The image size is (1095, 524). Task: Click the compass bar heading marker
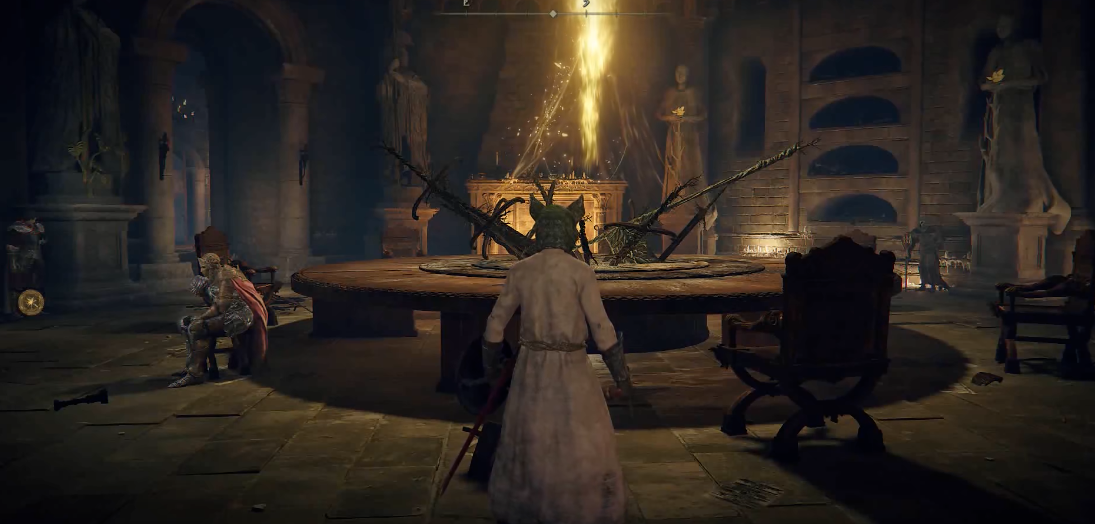pos(553,13)
